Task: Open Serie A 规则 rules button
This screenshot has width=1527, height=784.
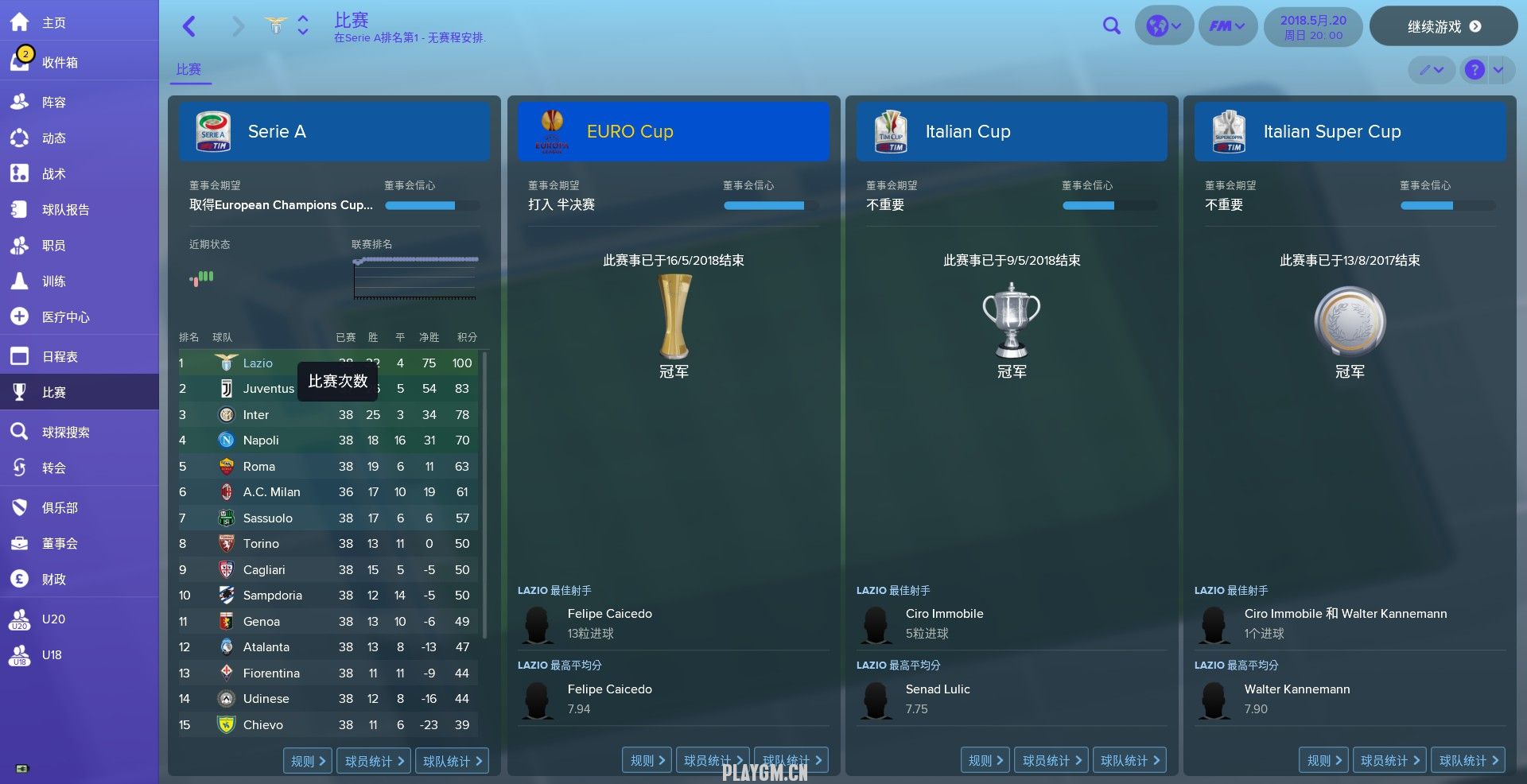Action: tap(308, 761)
